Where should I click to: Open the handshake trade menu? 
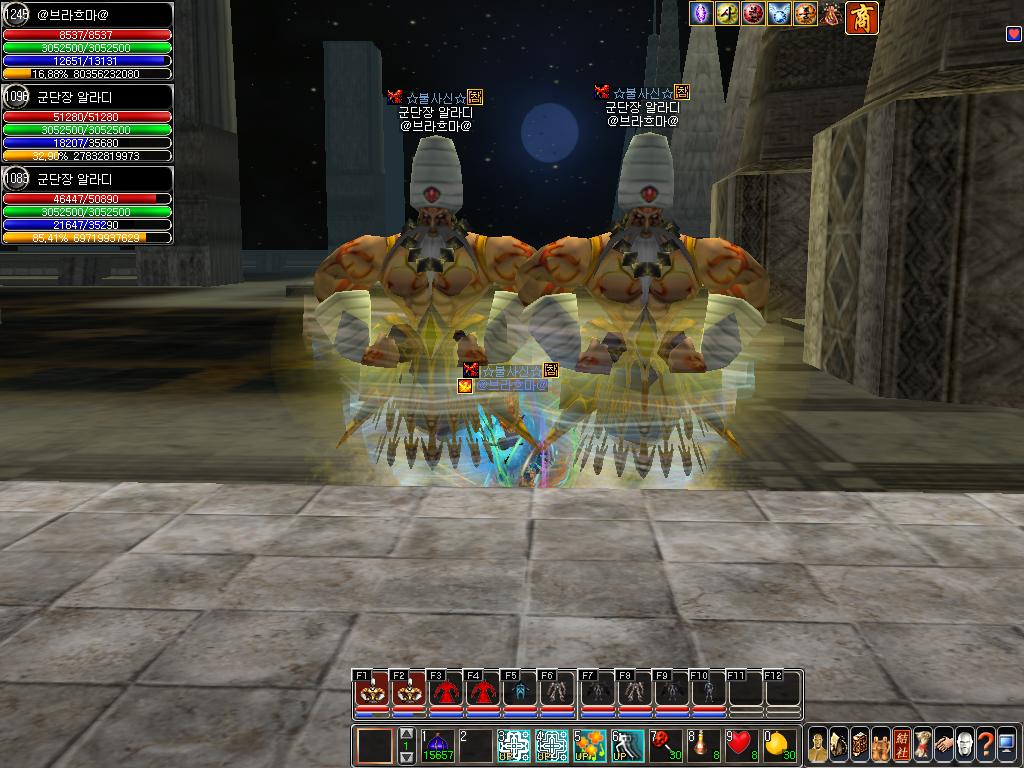(944, 745)
